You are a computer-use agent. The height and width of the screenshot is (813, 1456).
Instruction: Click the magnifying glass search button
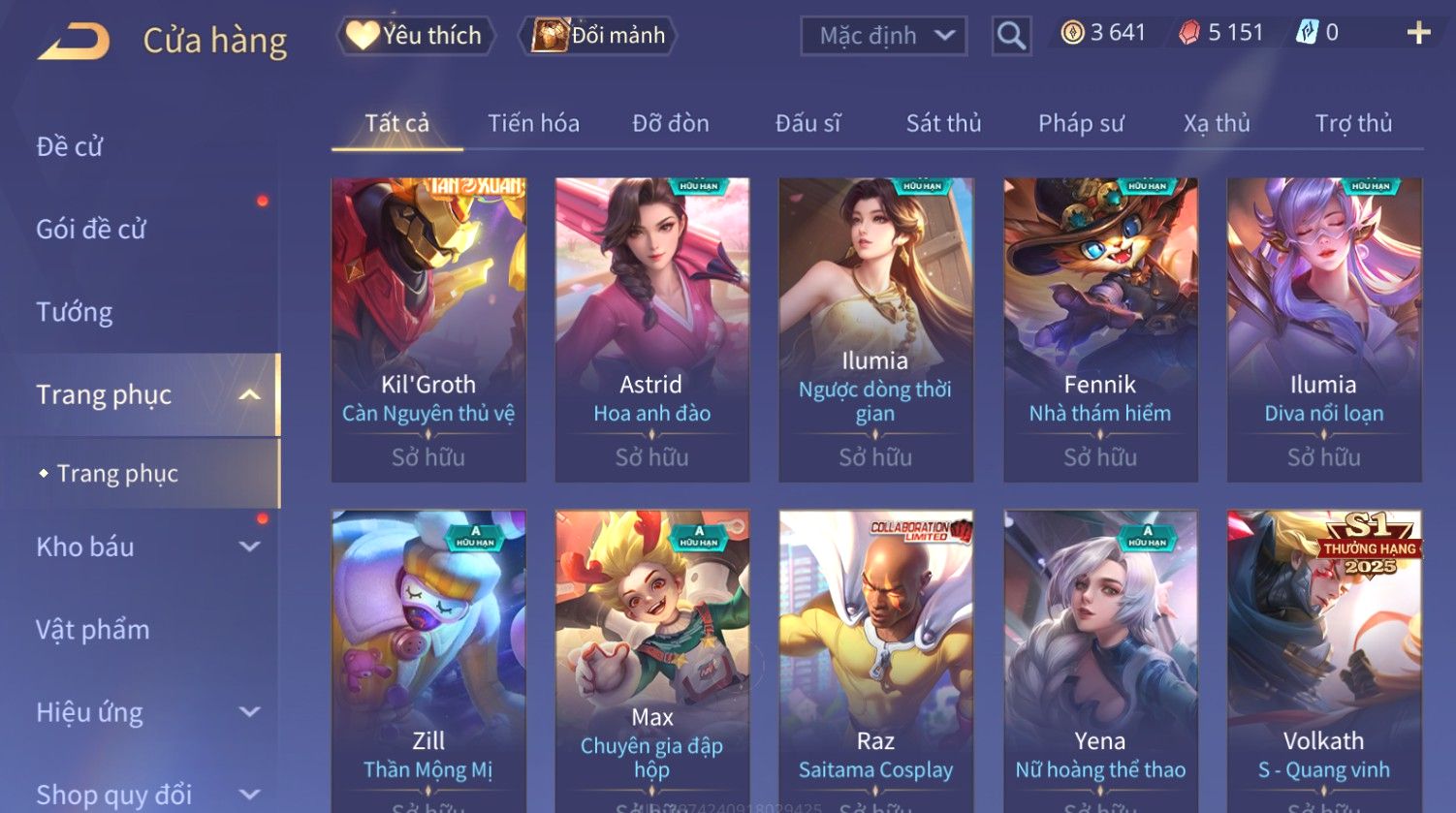click(1011, 37)
